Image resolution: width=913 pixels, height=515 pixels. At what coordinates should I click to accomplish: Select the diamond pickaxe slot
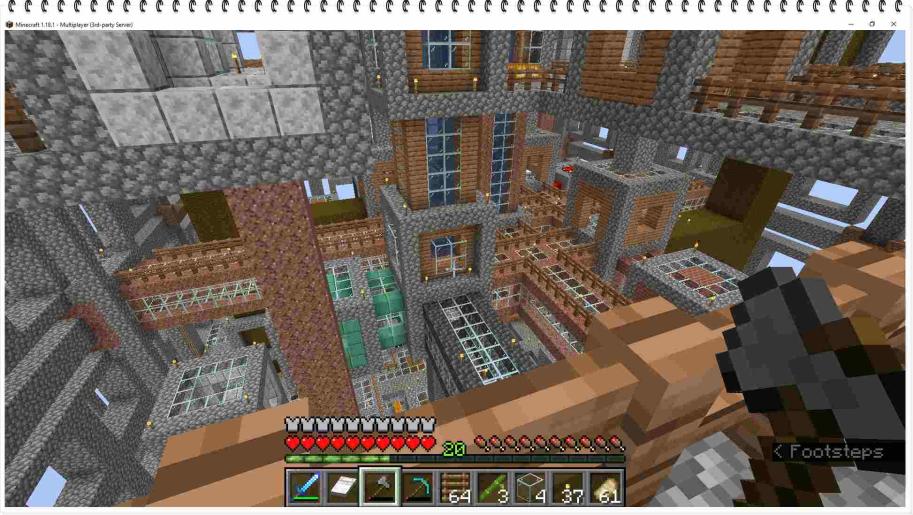(x=418, y=488)
